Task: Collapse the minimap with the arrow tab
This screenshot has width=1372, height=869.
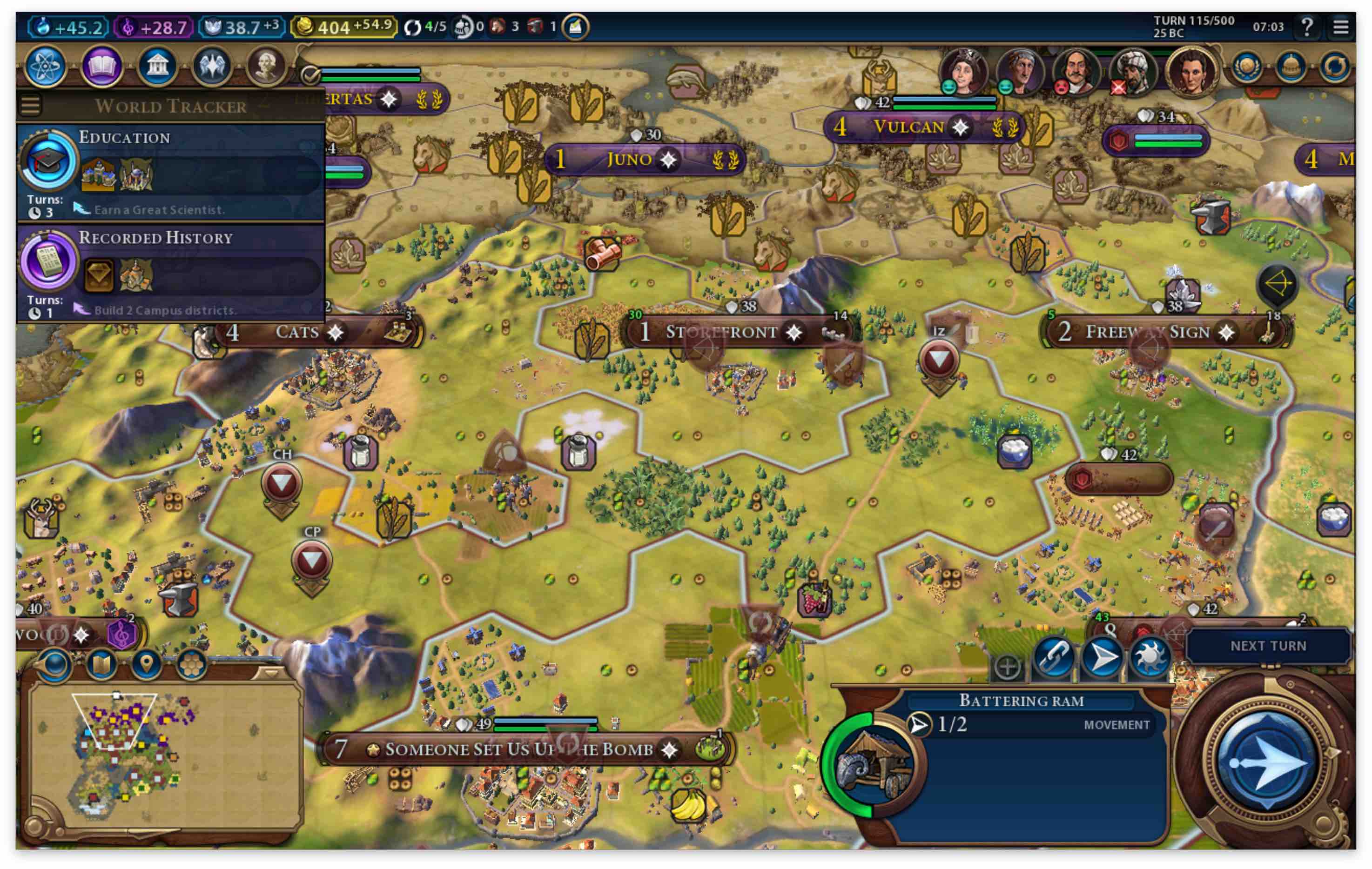Action: [271, 673]
